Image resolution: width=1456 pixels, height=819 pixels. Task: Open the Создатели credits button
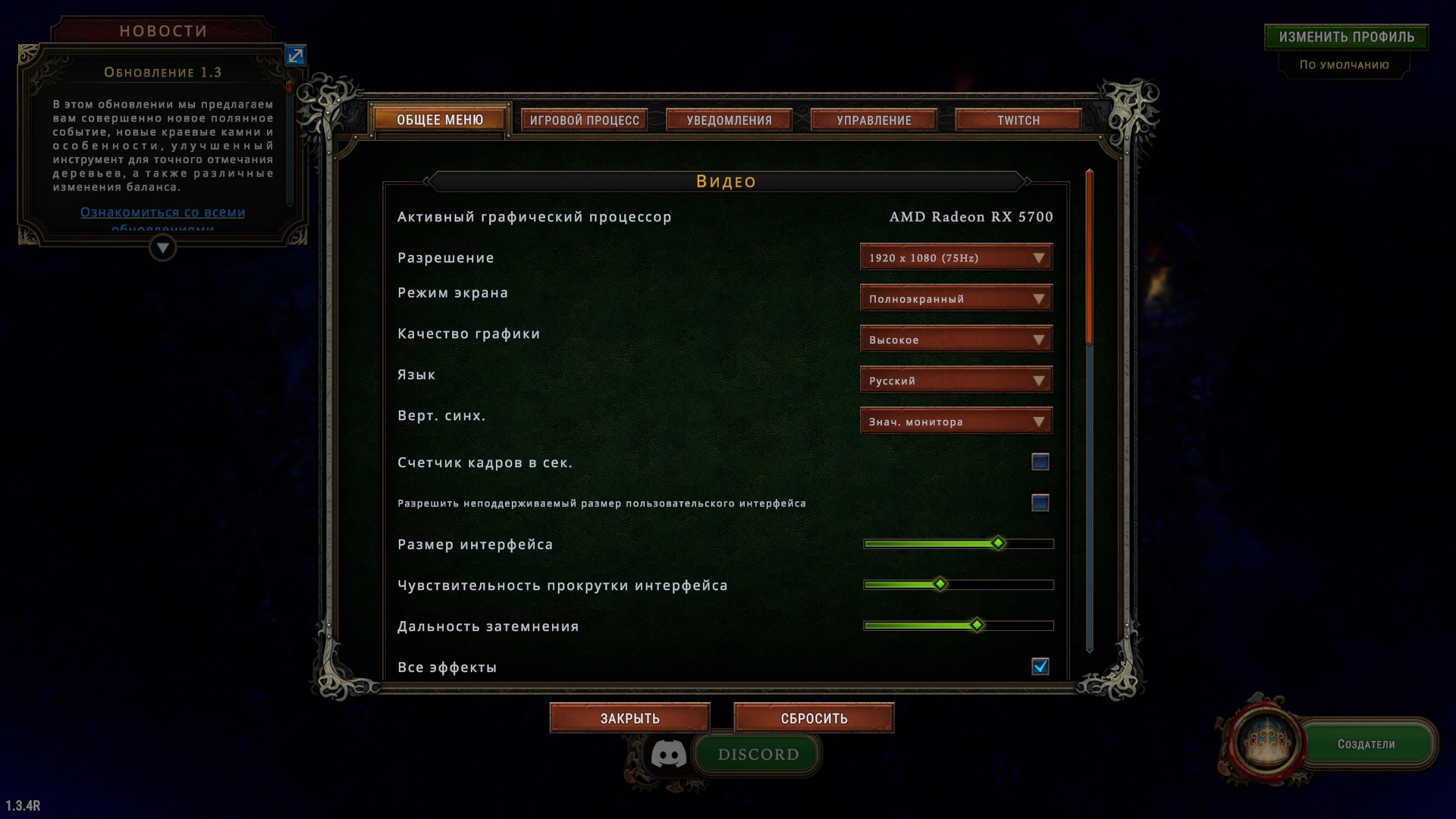[x=1366, y=745]
